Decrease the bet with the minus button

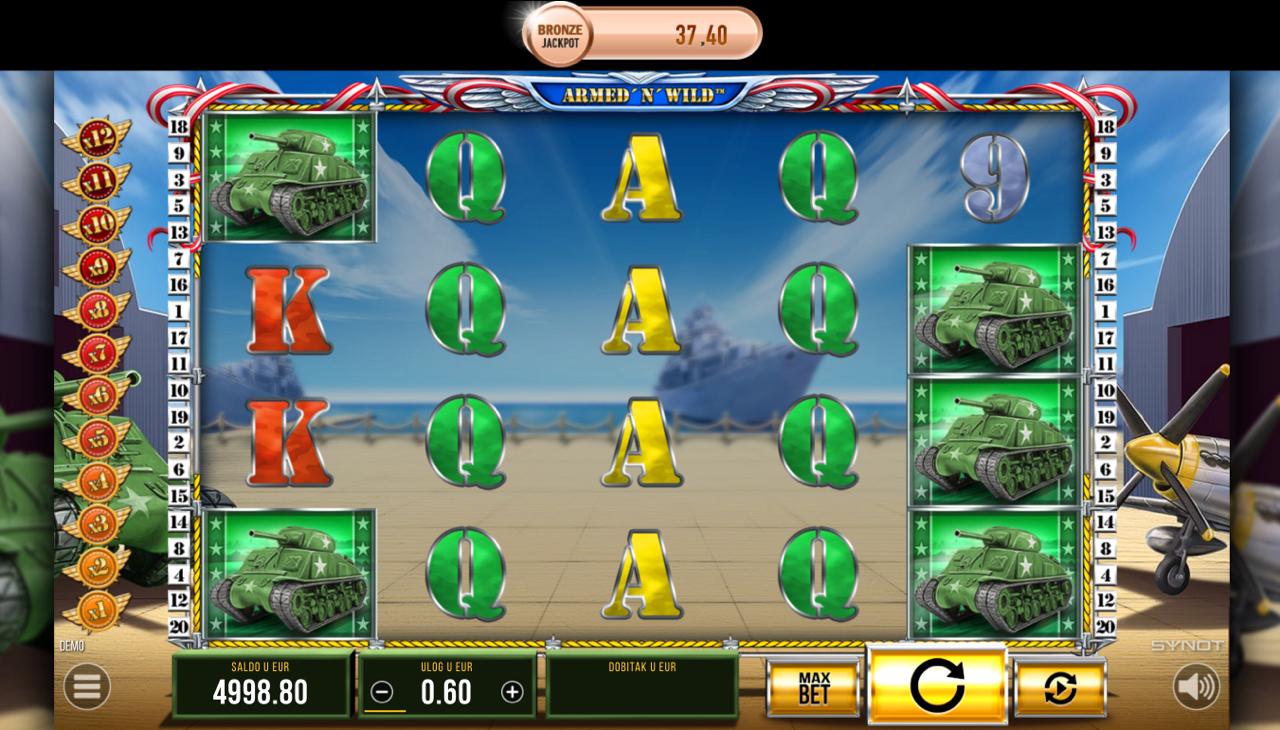pos(382,692)
